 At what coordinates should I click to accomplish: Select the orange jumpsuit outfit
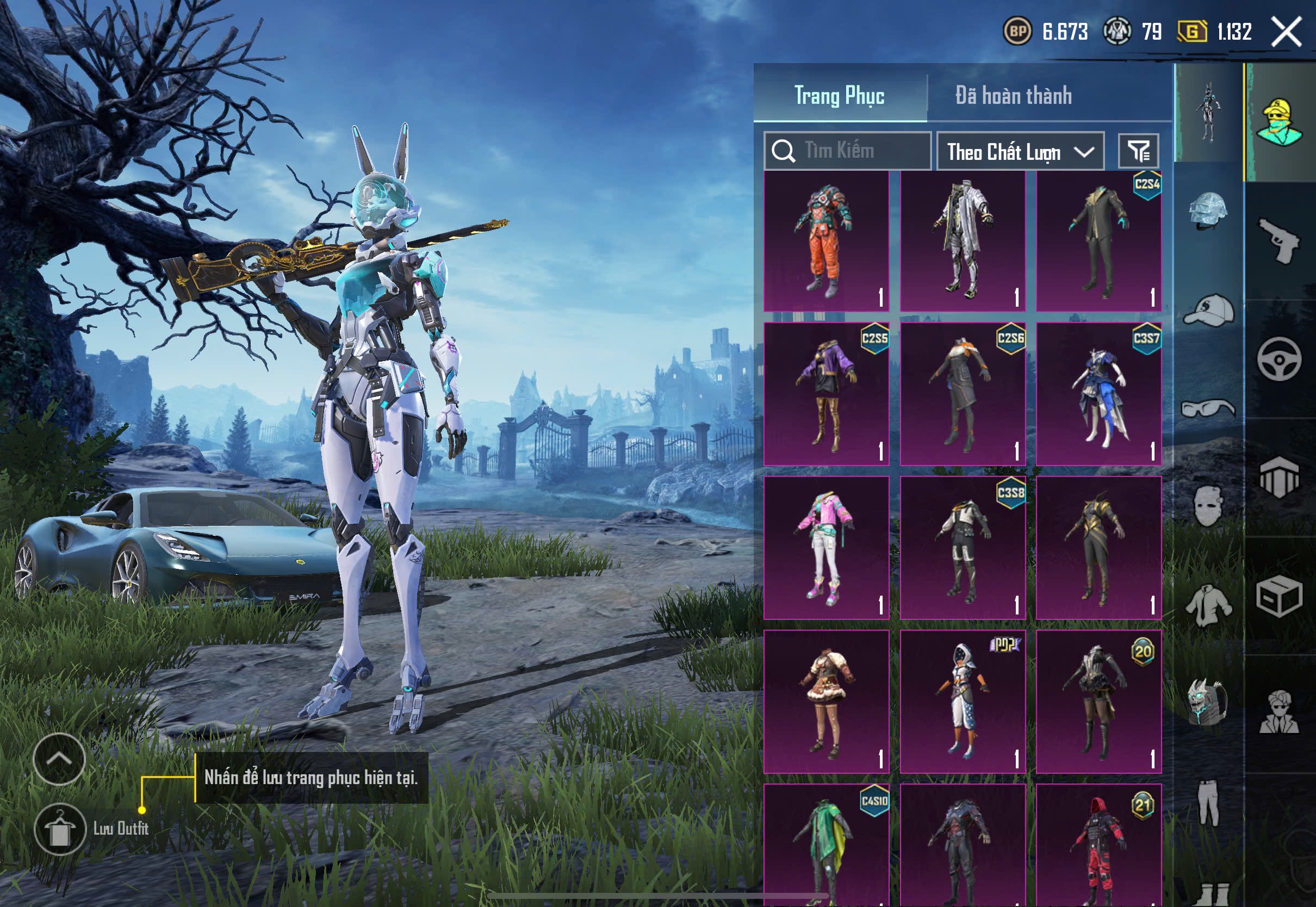(826, 241)
